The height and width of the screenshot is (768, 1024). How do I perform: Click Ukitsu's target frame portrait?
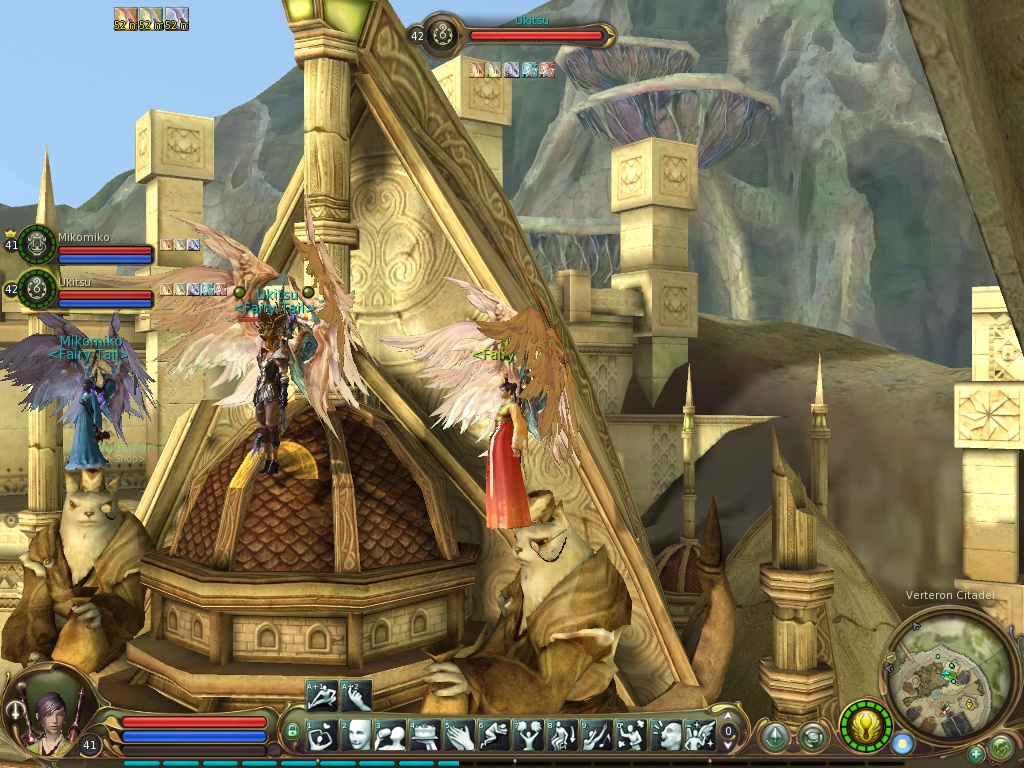click(445, 36)
